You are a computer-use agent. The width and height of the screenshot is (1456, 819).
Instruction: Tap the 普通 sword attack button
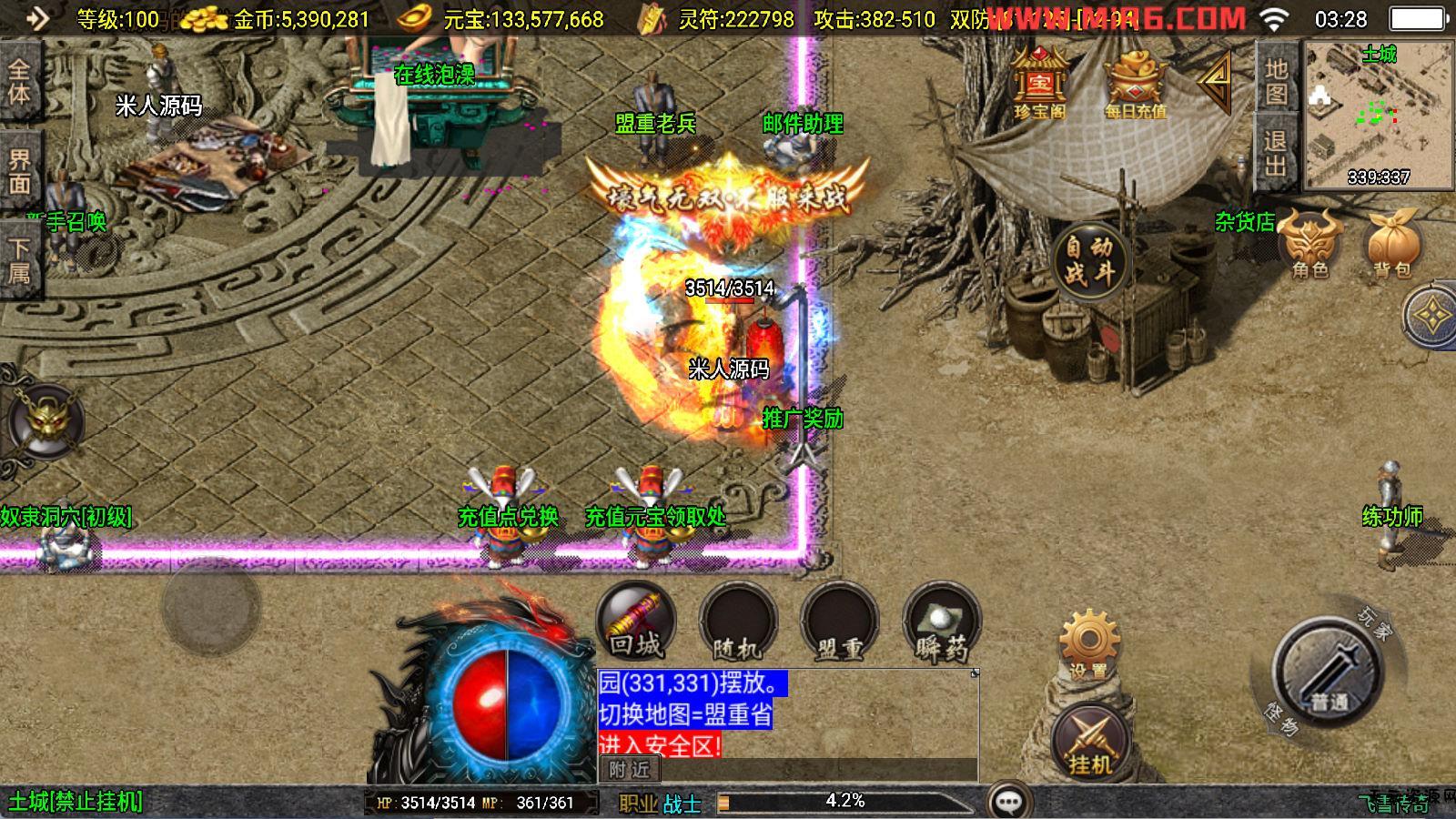tap(1328, 673)
